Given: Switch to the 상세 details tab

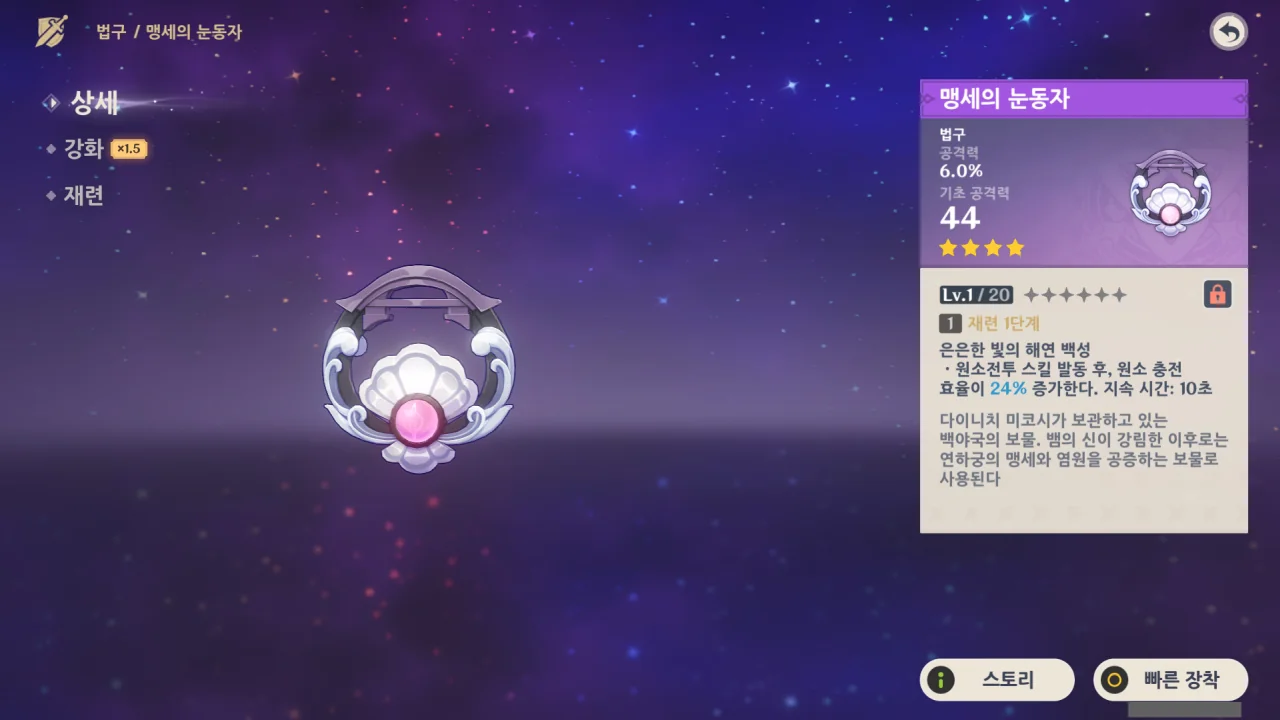Looking at the screenshot, I should tap(94, 102).
